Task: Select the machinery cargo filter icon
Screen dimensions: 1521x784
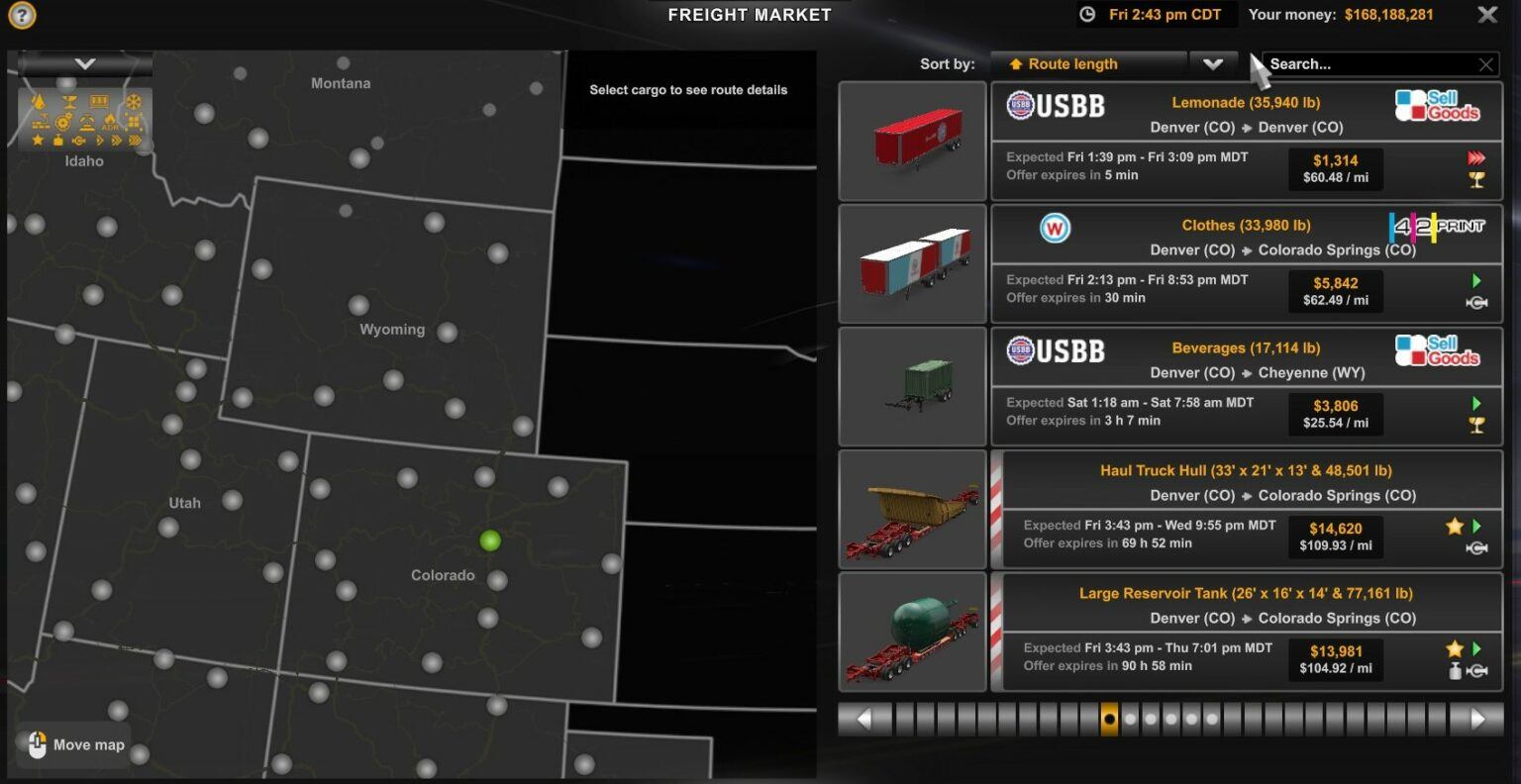Action: point(62,123)
